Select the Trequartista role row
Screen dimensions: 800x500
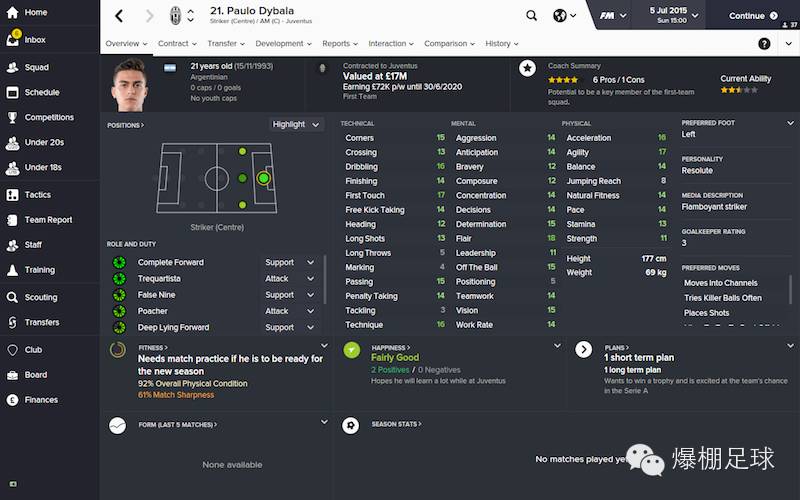pyautogui.click(x=160, y=279)
